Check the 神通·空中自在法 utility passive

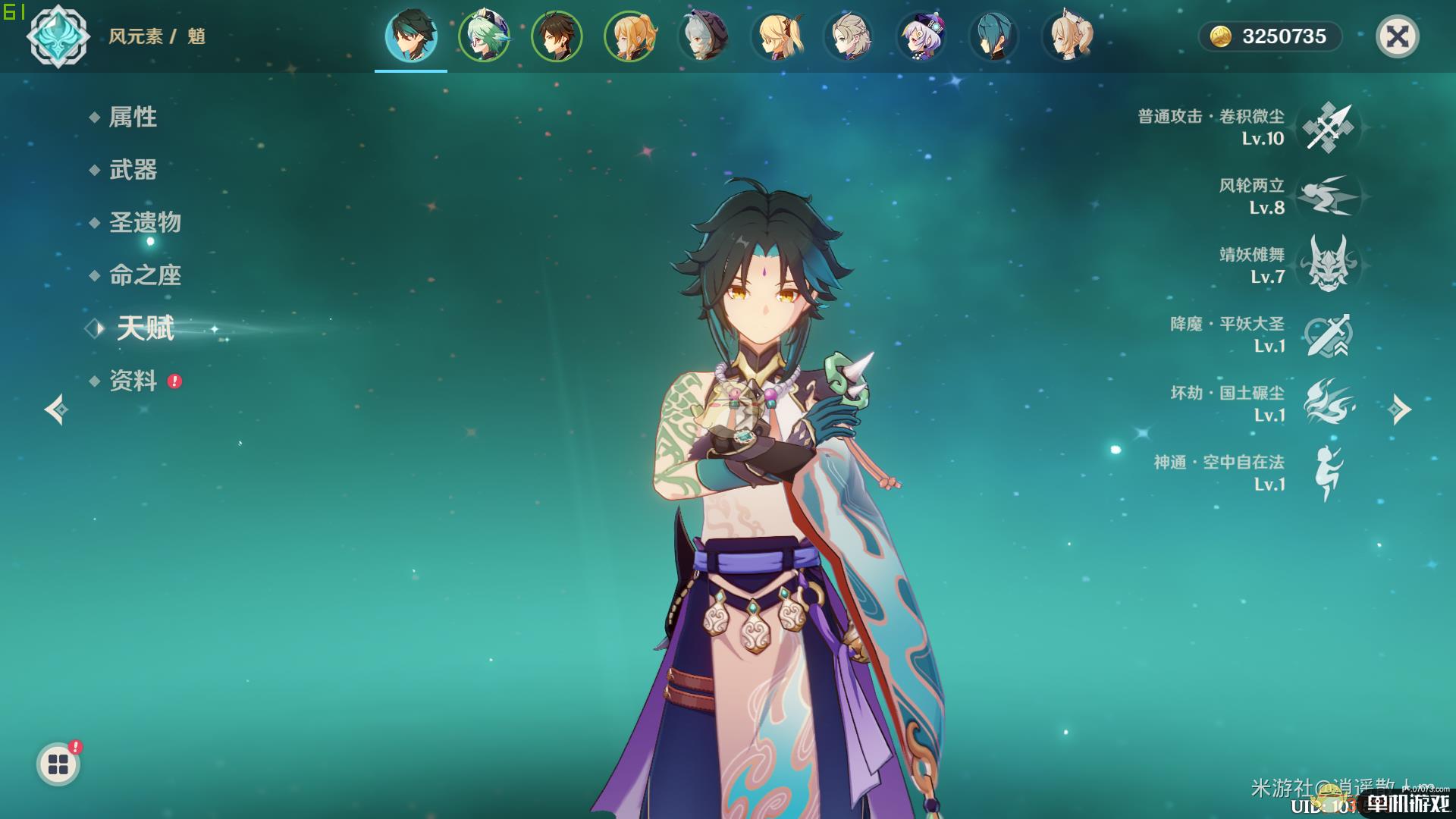(1328, 472)
